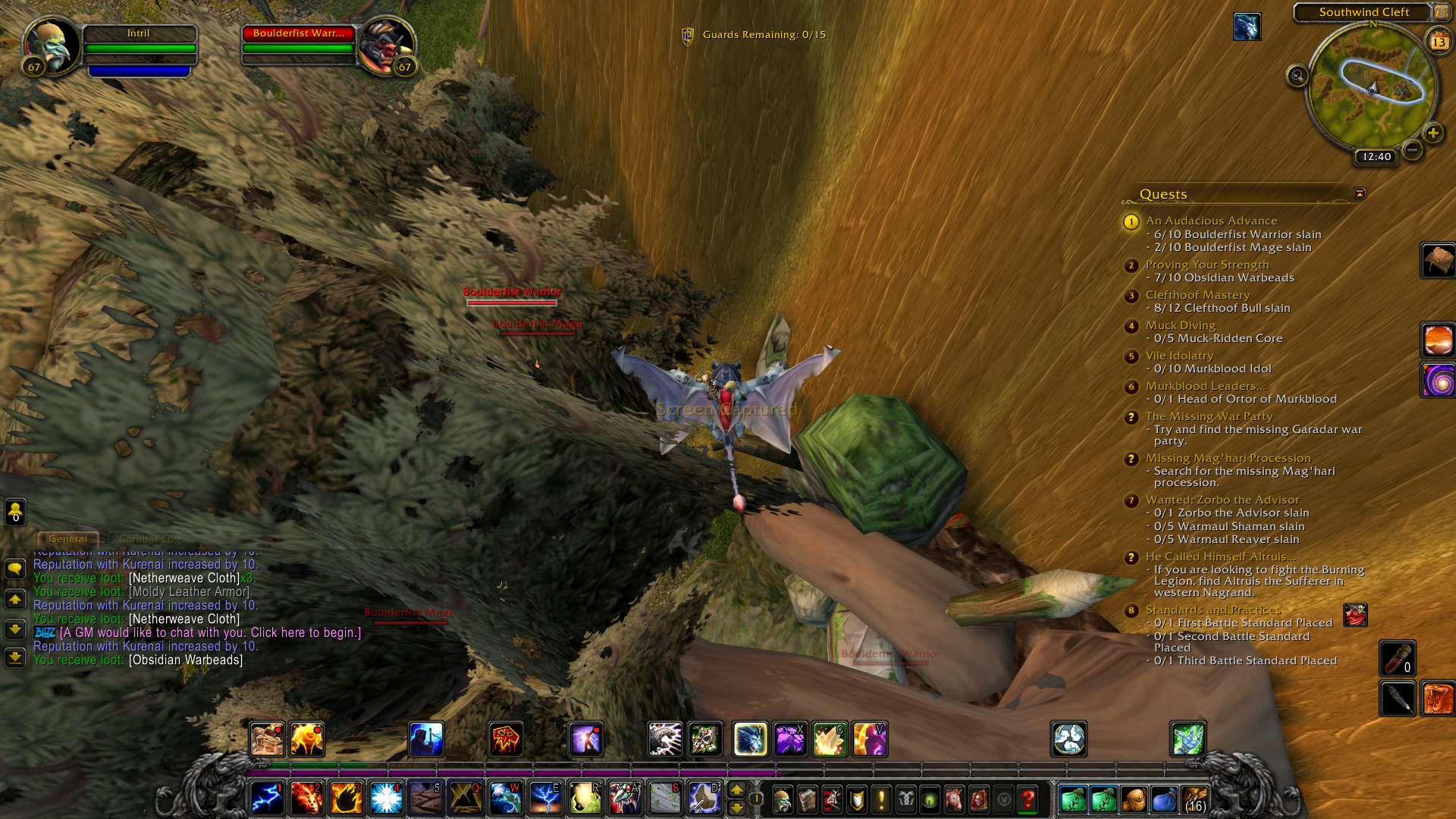Click the Boulderfist Warrior target portrait
Screen dimensions: 1456x819
[385, 44]
